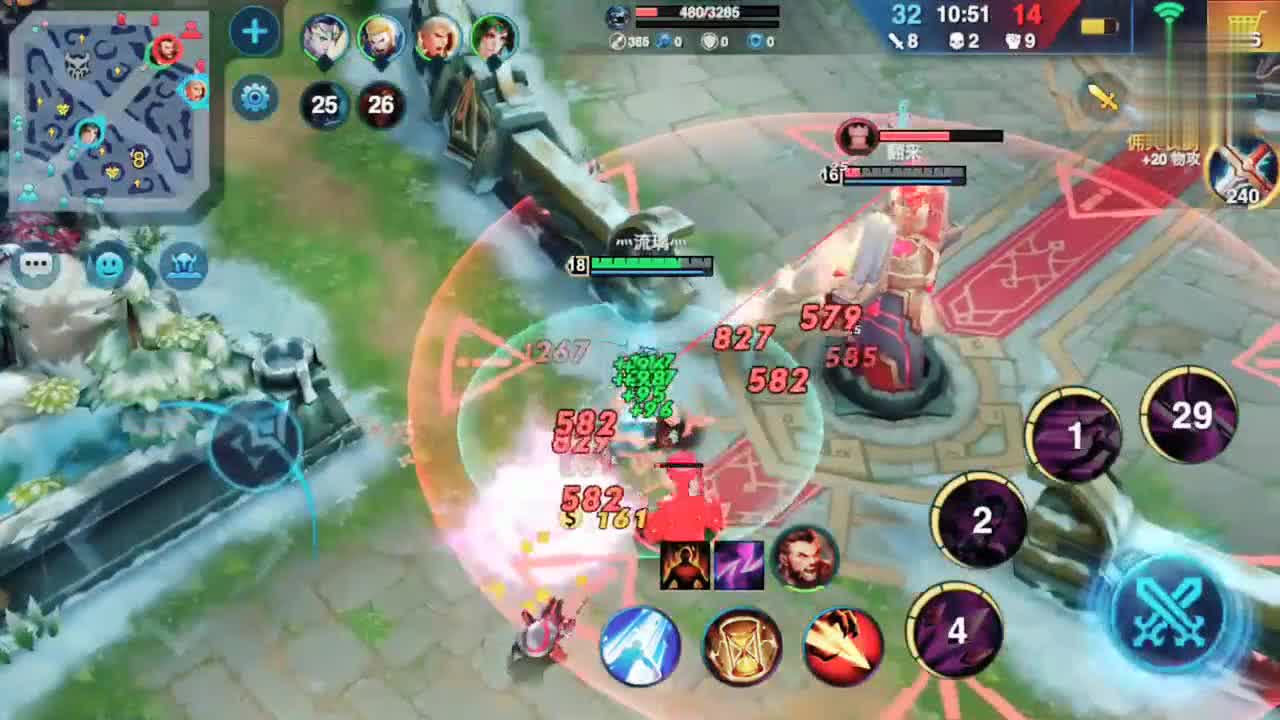The height and width of the screenshot is (720, 1280).
Task: Use the hourglass active item
Action: tap(741, 647)
